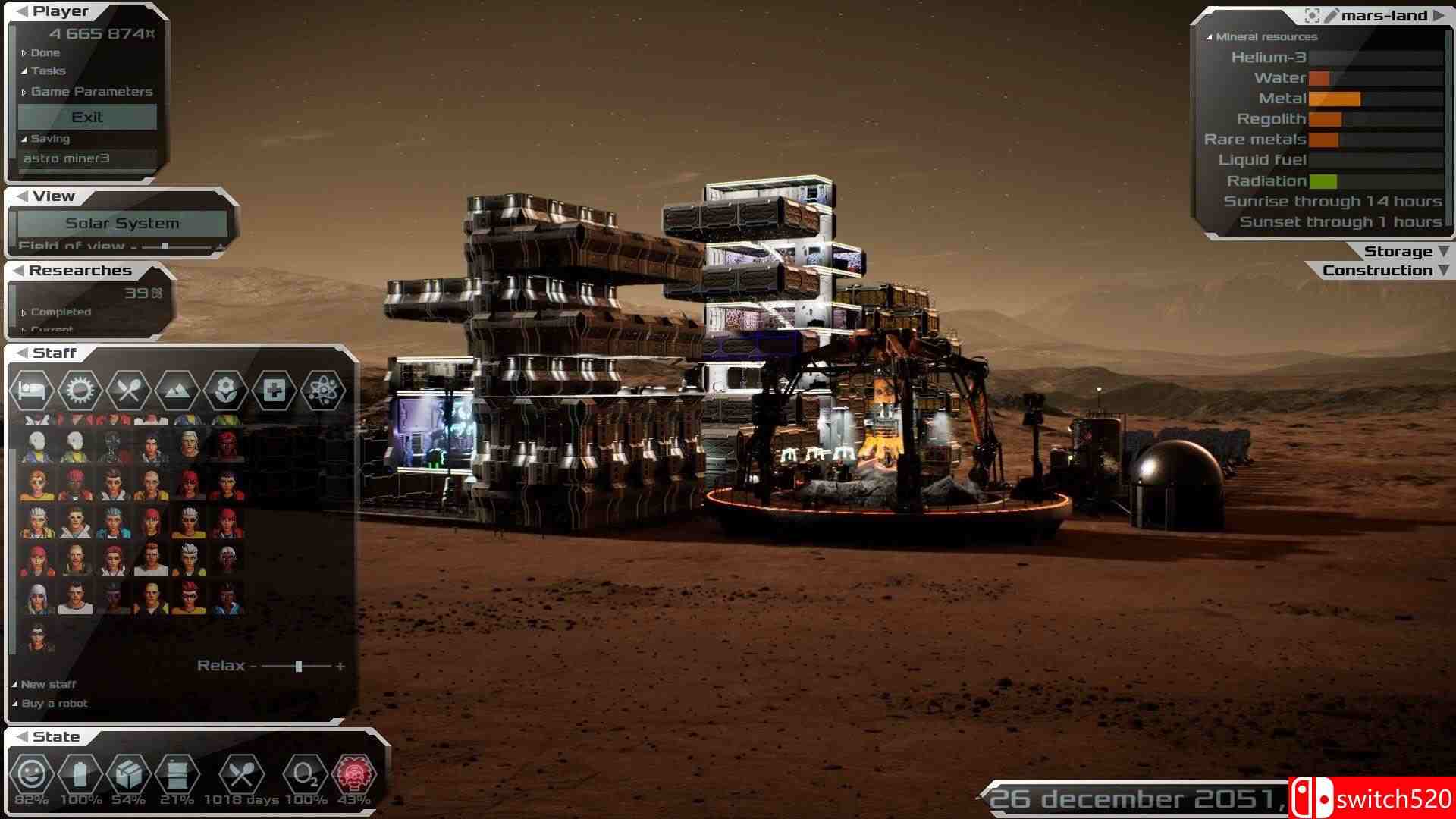Select the mountain mining staff icon
The image size is (1456, 819).
177,390
